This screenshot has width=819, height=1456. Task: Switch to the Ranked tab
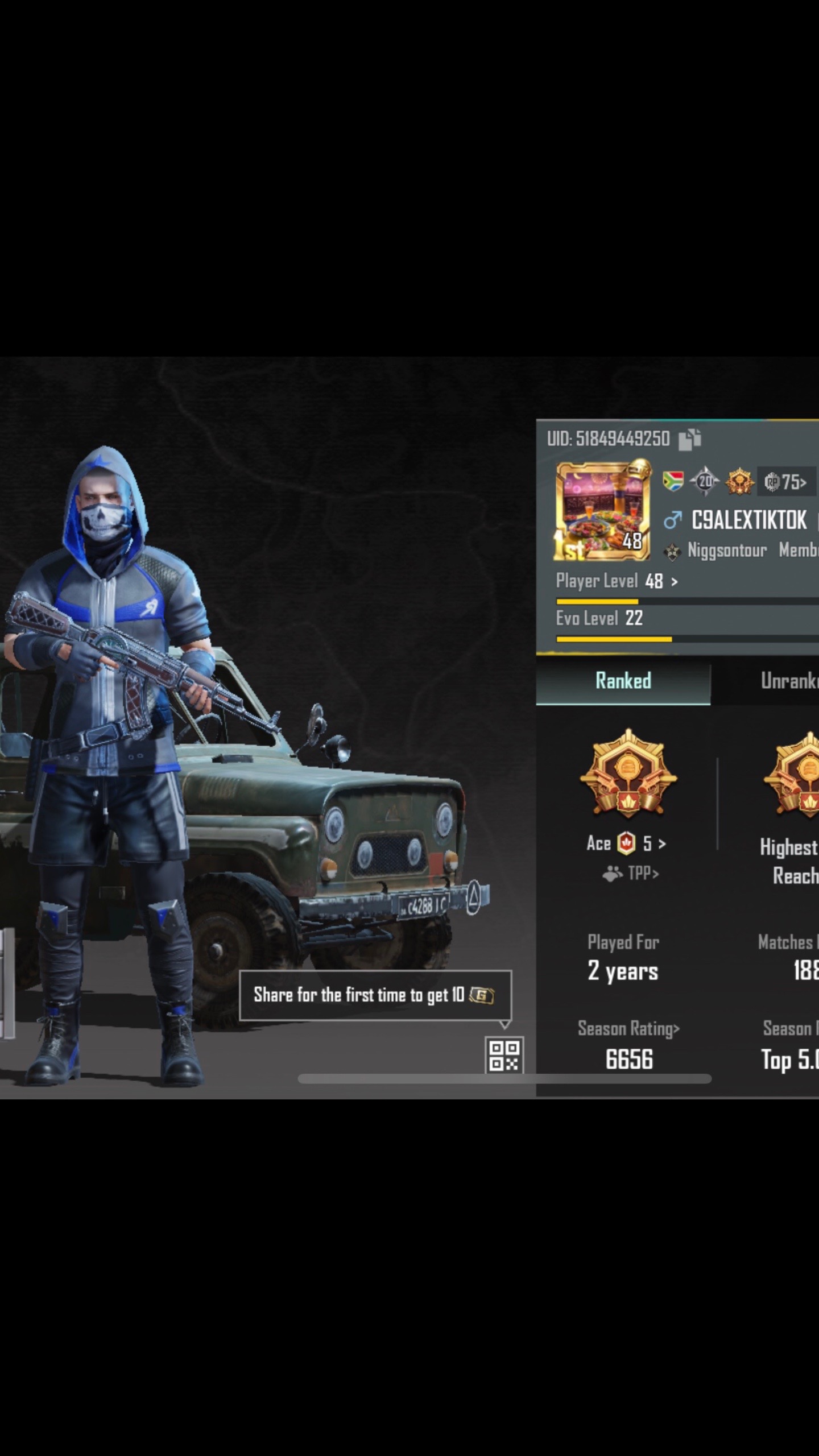pos(623,681)
